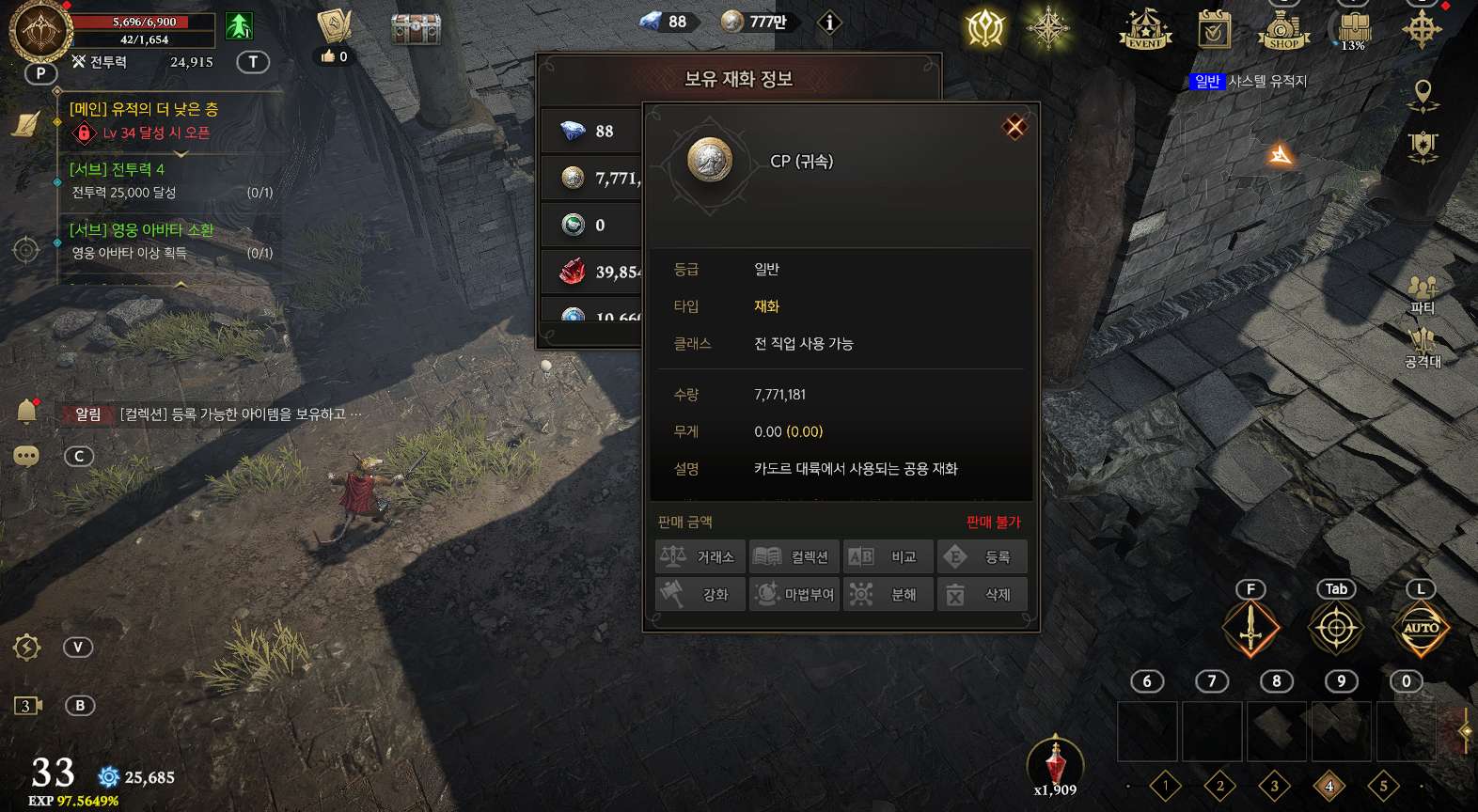This screenshot has height=812, width=1478.
Task: Click the 삭제 delete button
Action: 983,595
